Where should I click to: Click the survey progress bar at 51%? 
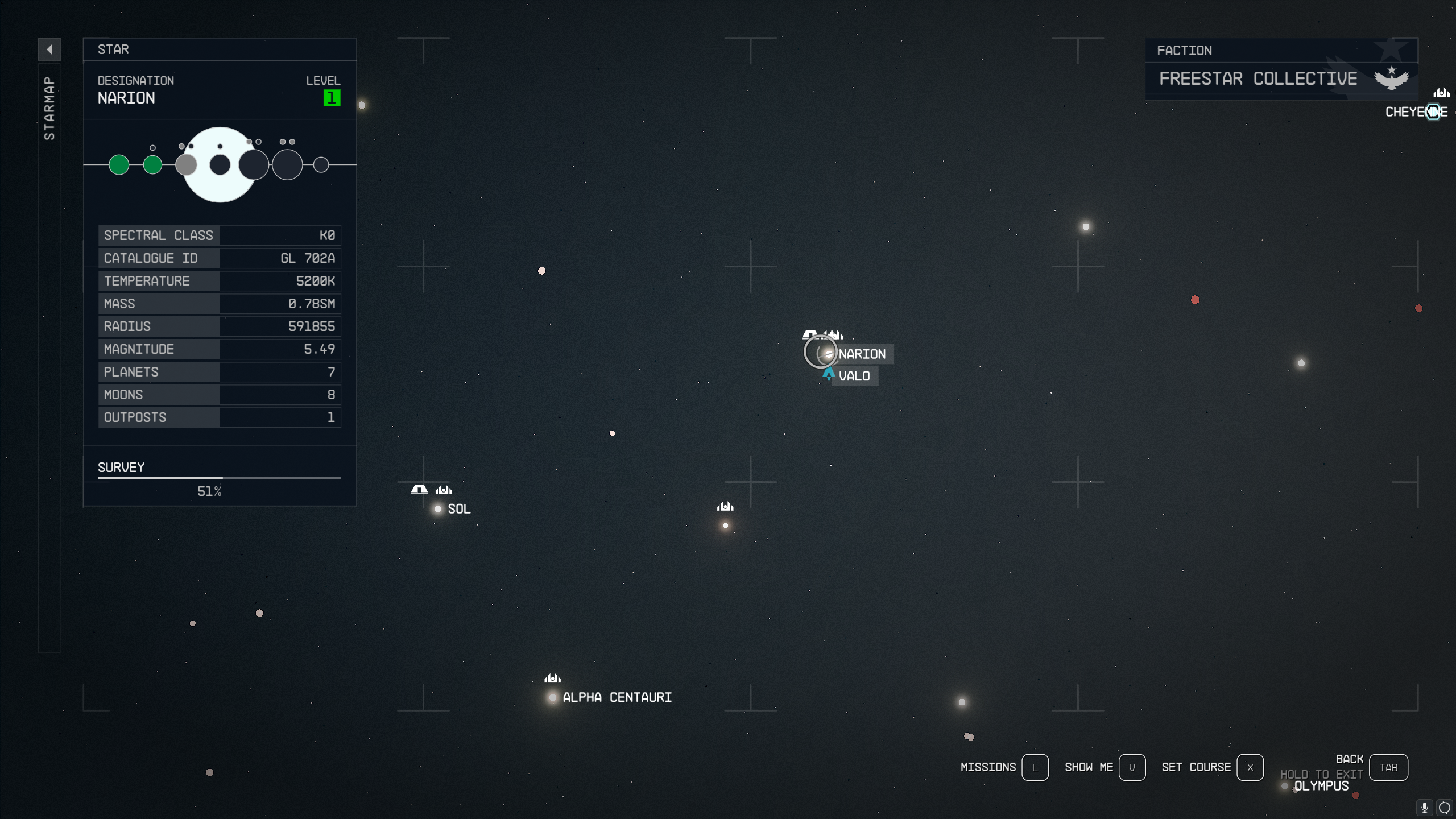pos(219,479)
